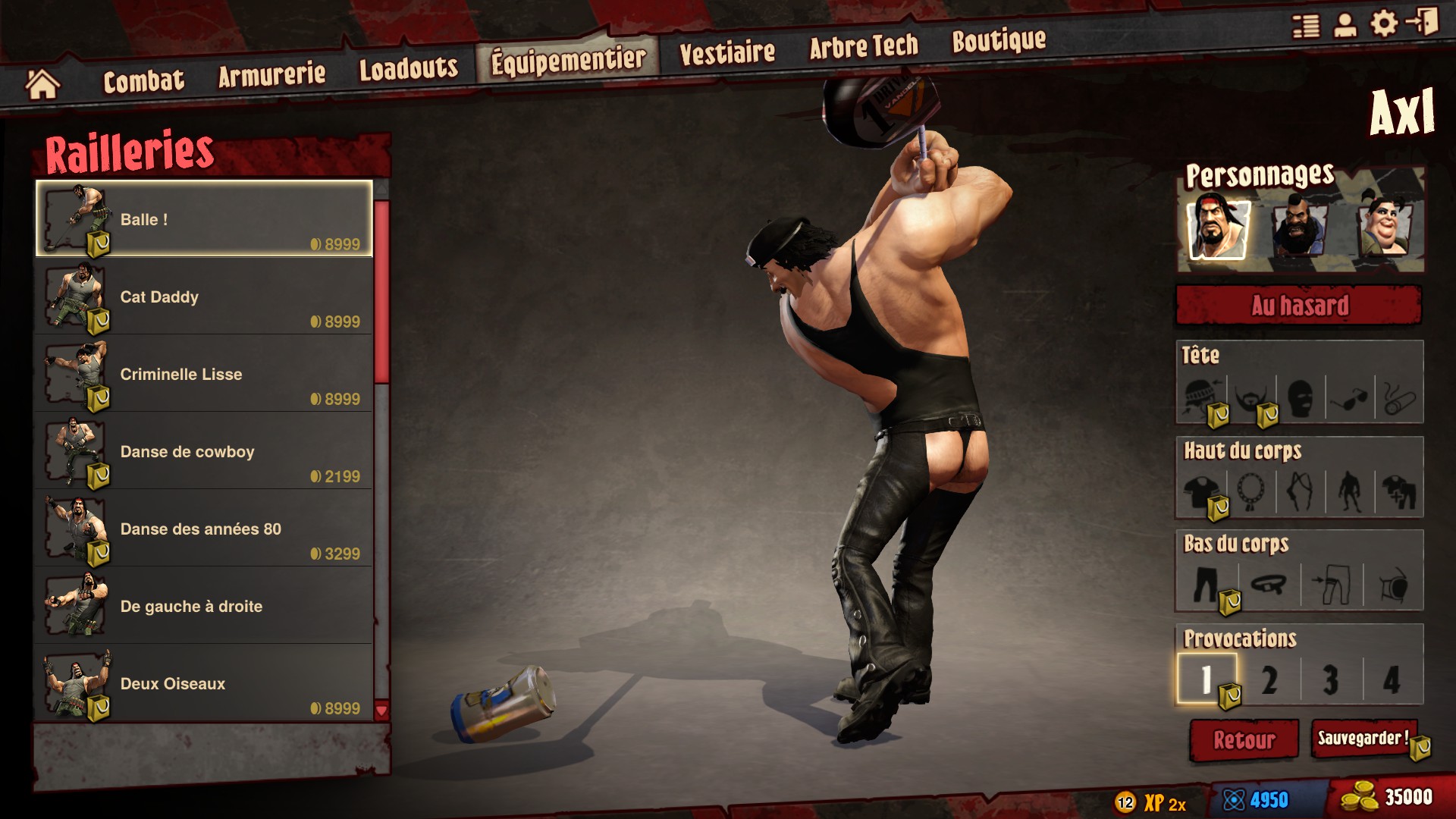Open the Combat tab
Image resolution: width=1456 pixels, height=819 pixels.
(143, 80)
